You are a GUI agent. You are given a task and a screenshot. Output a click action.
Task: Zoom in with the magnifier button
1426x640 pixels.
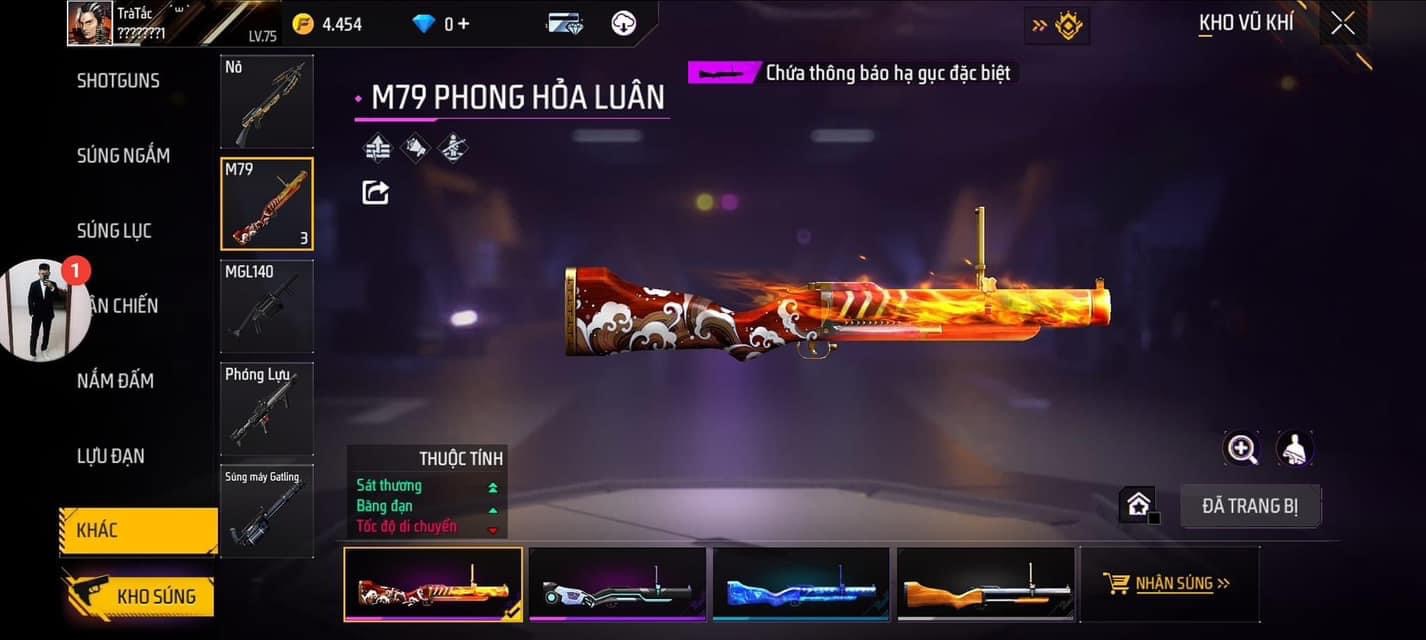[1242, 449]
